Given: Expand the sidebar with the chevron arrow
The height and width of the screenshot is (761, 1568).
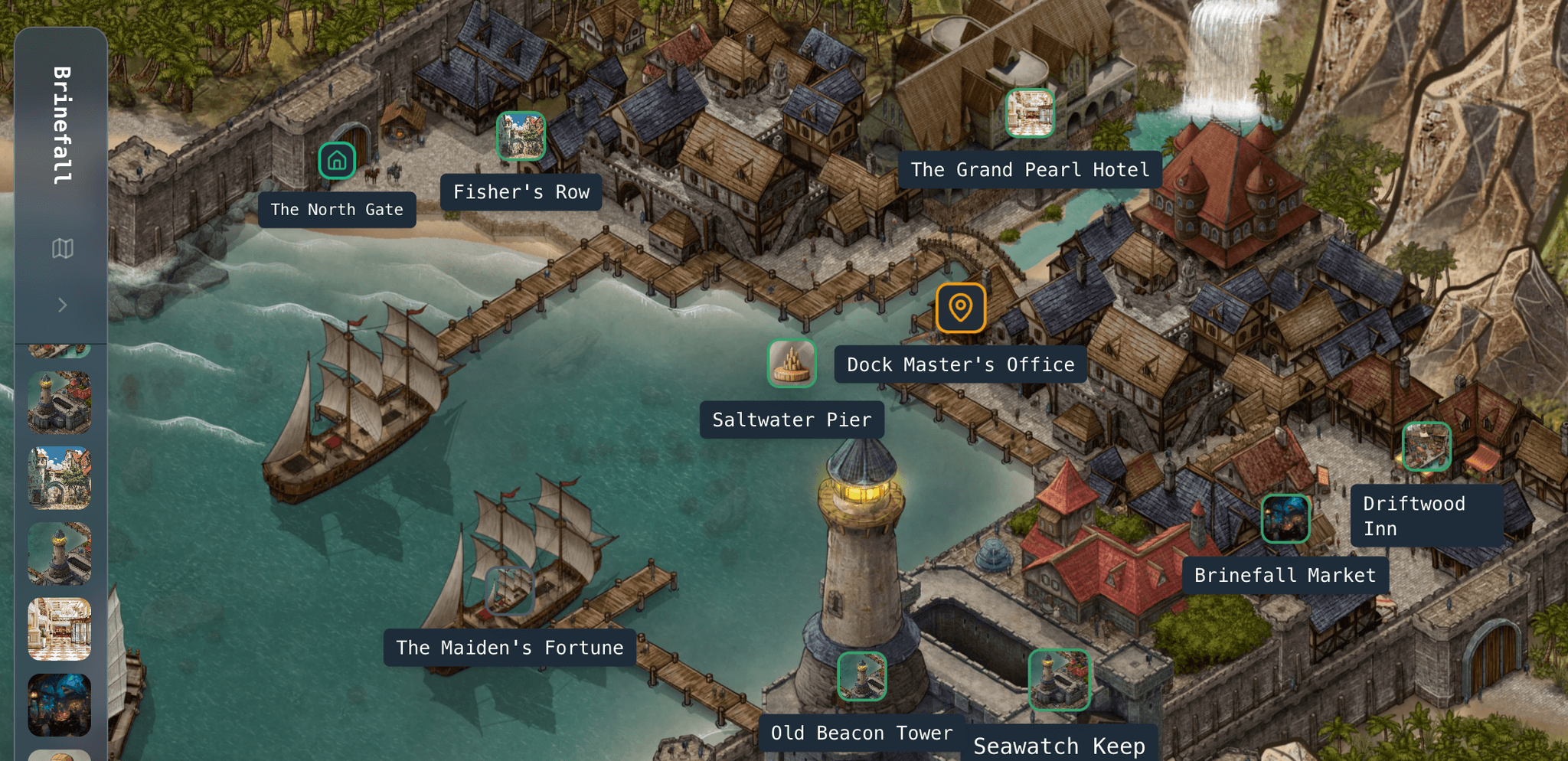Looking at the screenshot, I should pos(62,305).
